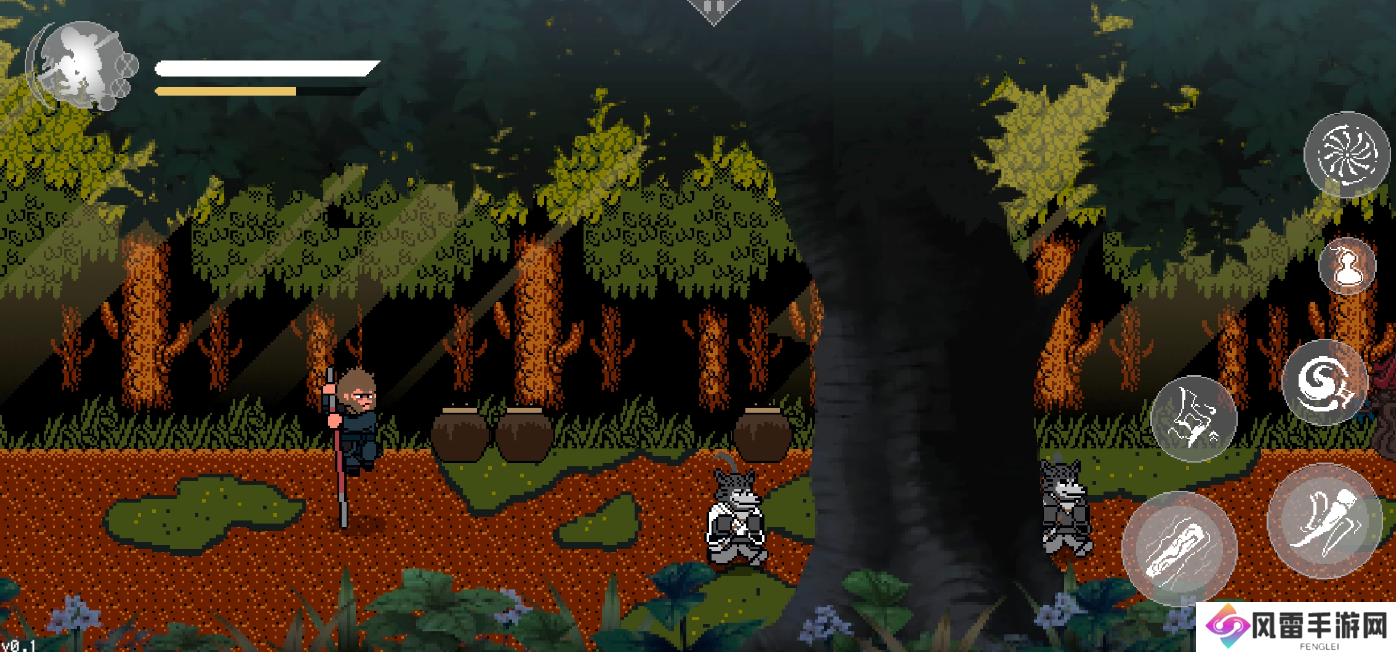Unleash the heavy staff smash attack
The image size is (1396, 652).
(1179, 549)
